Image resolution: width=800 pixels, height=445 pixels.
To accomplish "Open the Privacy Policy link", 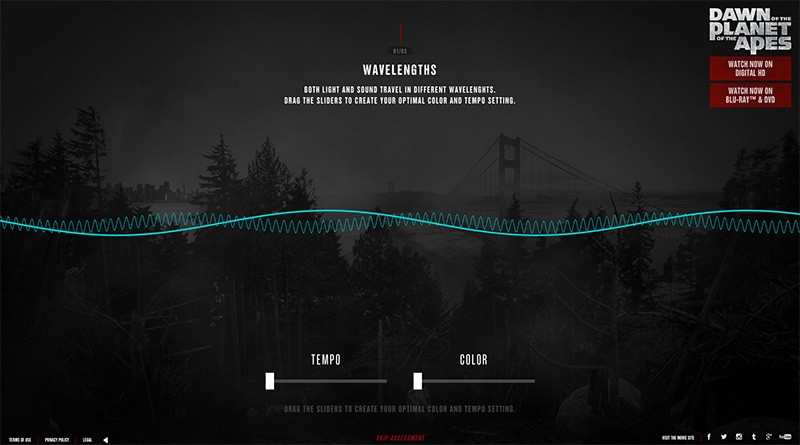I will point(57,439).
